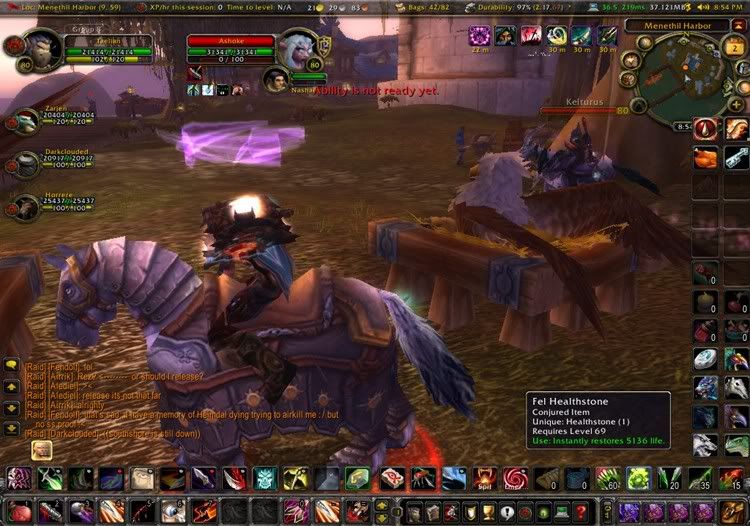Click the purple swirl buff icon

point(479,37)
